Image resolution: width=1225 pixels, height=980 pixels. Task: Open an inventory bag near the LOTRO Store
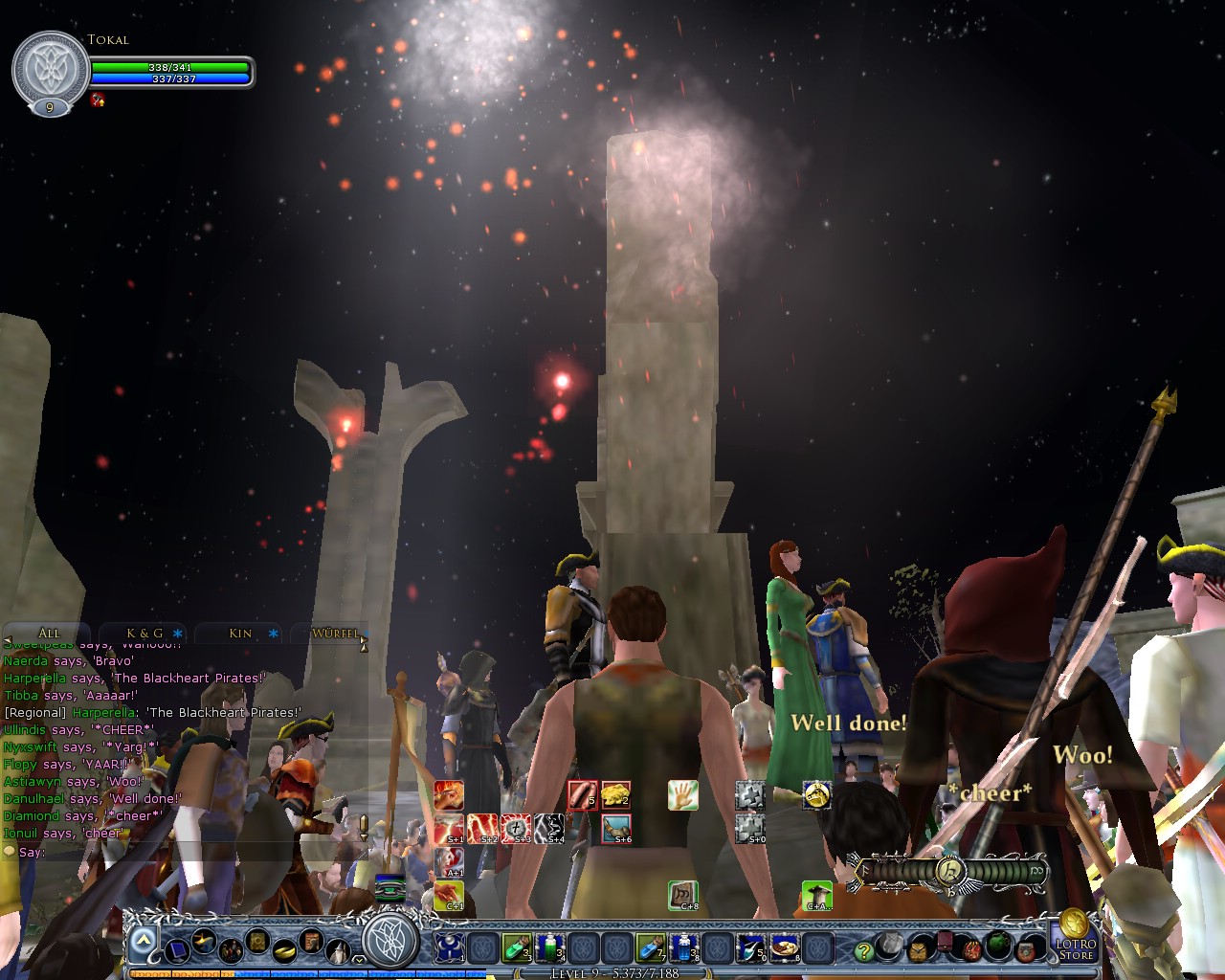coord(1028,950)
